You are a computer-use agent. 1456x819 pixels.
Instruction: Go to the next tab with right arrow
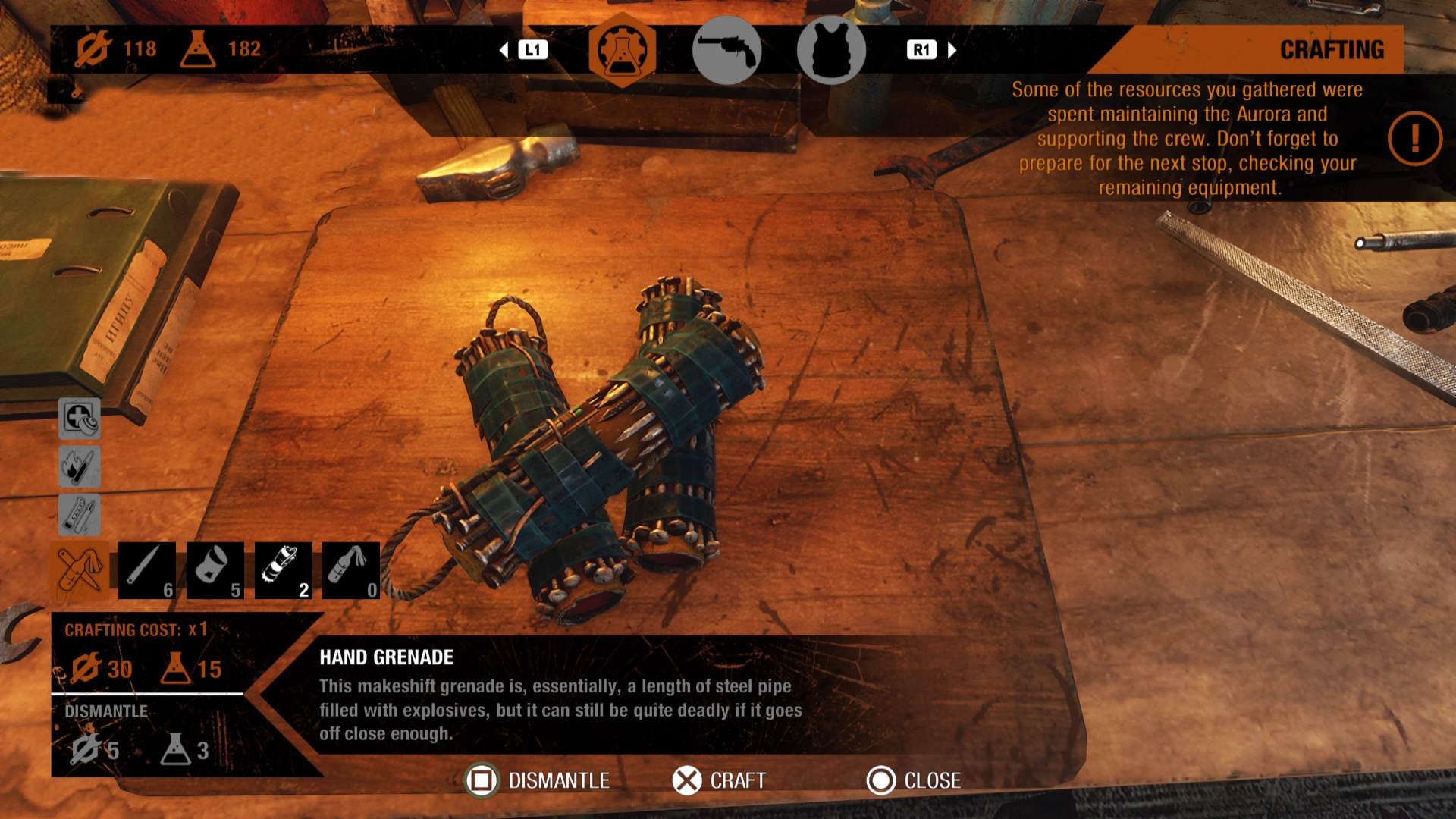952,50
